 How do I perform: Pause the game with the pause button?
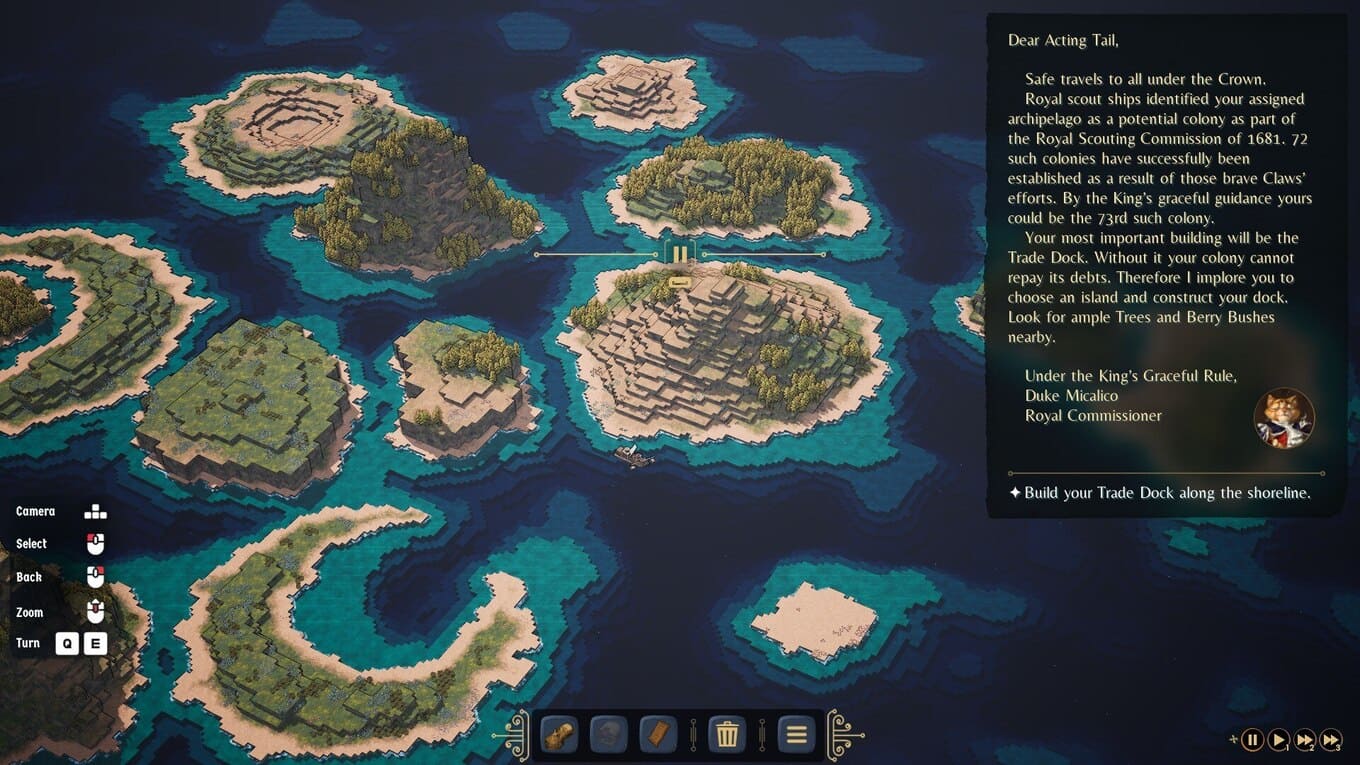1252,740
